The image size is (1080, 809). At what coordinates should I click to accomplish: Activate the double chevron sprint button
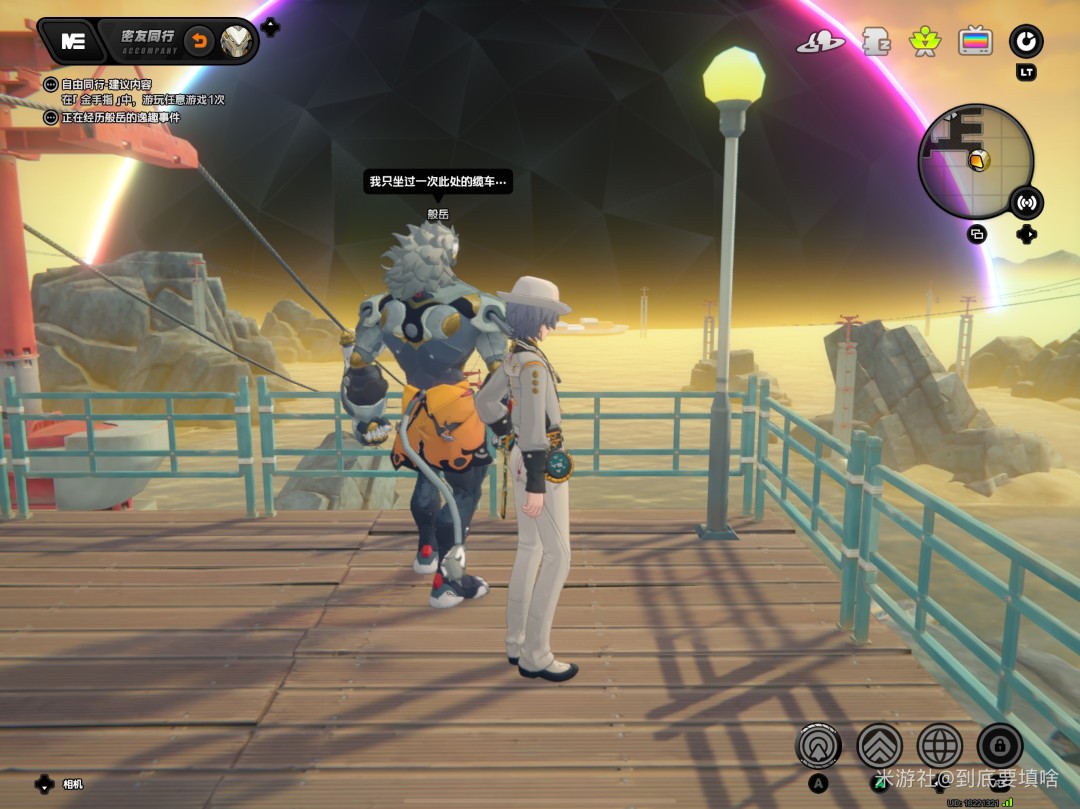pyautogui.click(x=879, y=745)
